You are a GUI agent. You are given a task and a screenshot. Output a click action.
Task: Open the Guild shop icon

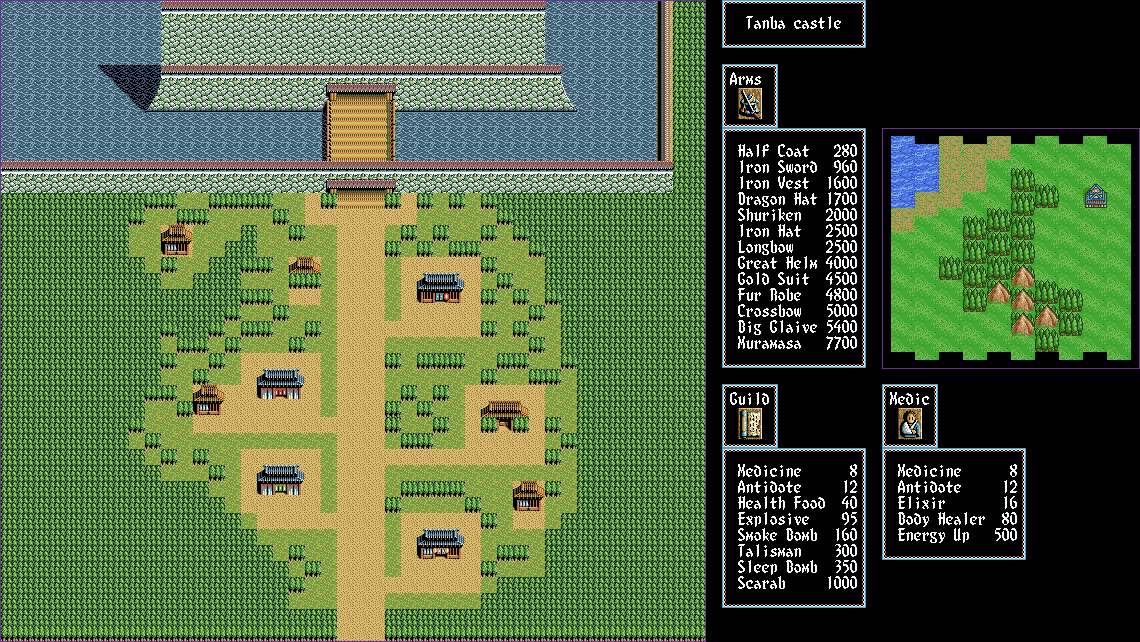[750, 424]
